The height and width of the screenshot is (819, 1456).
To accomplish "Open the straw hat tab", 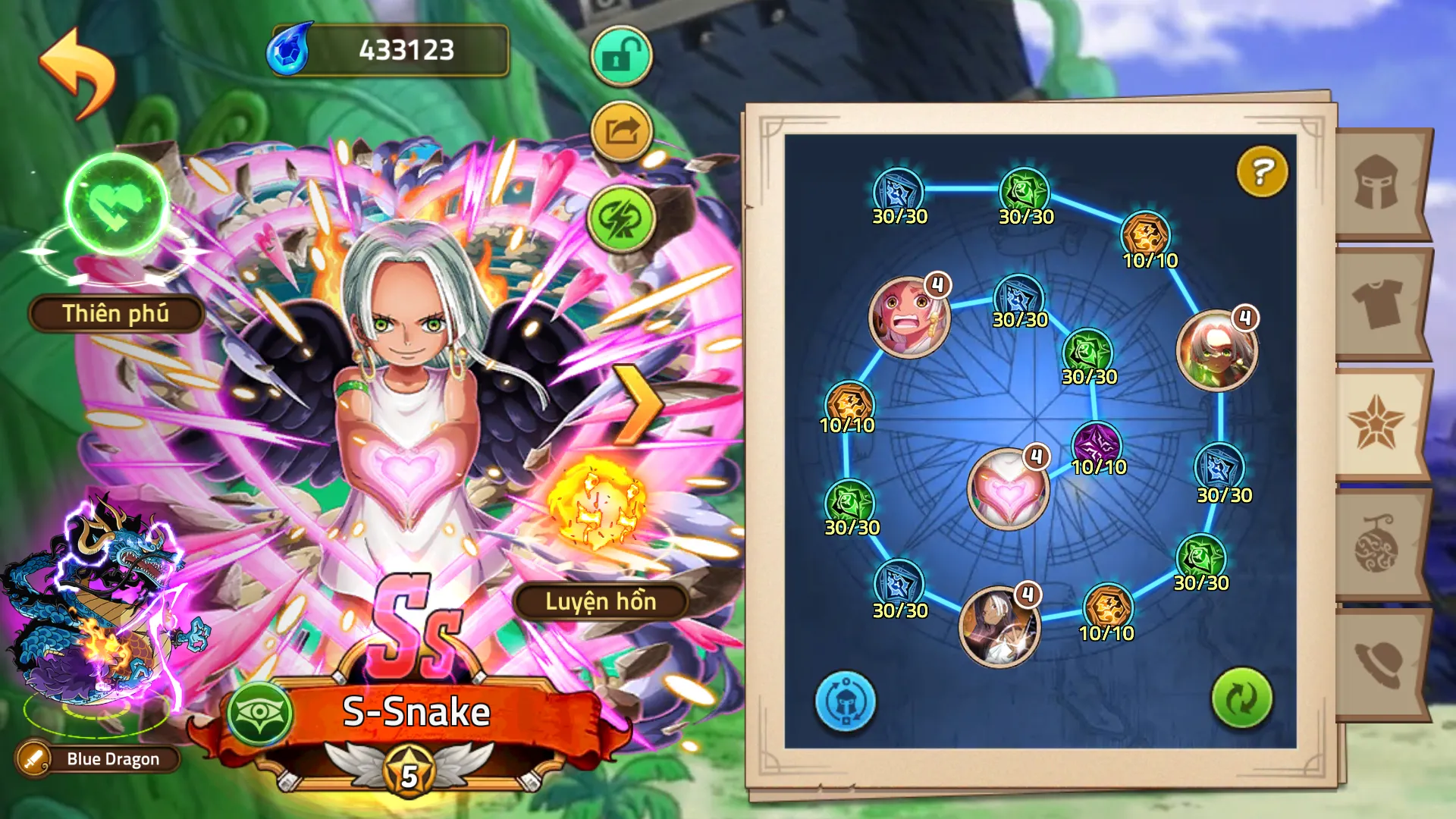I will [1377, 664].
